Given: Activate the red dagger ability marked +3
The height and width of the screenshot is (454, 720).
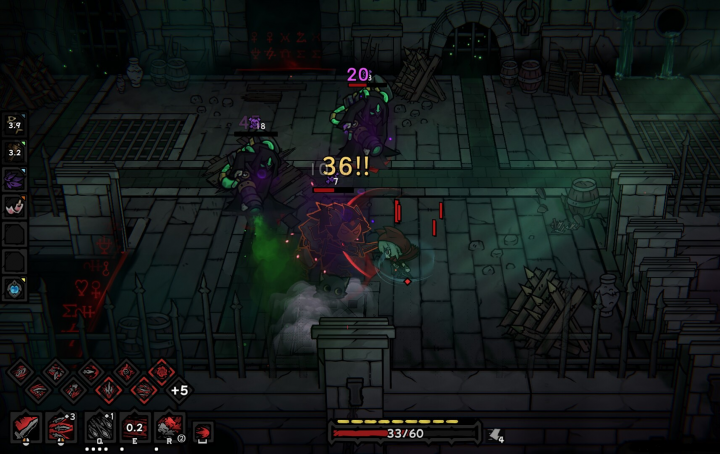Looking at the screenshot, I should 62,427.
